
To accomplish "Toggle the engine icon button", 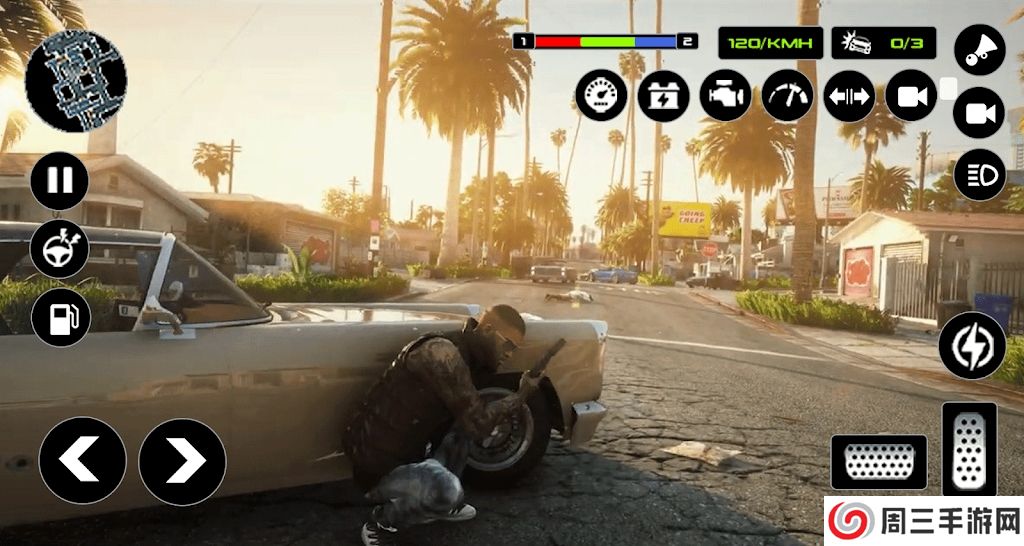I will [725, 96].
